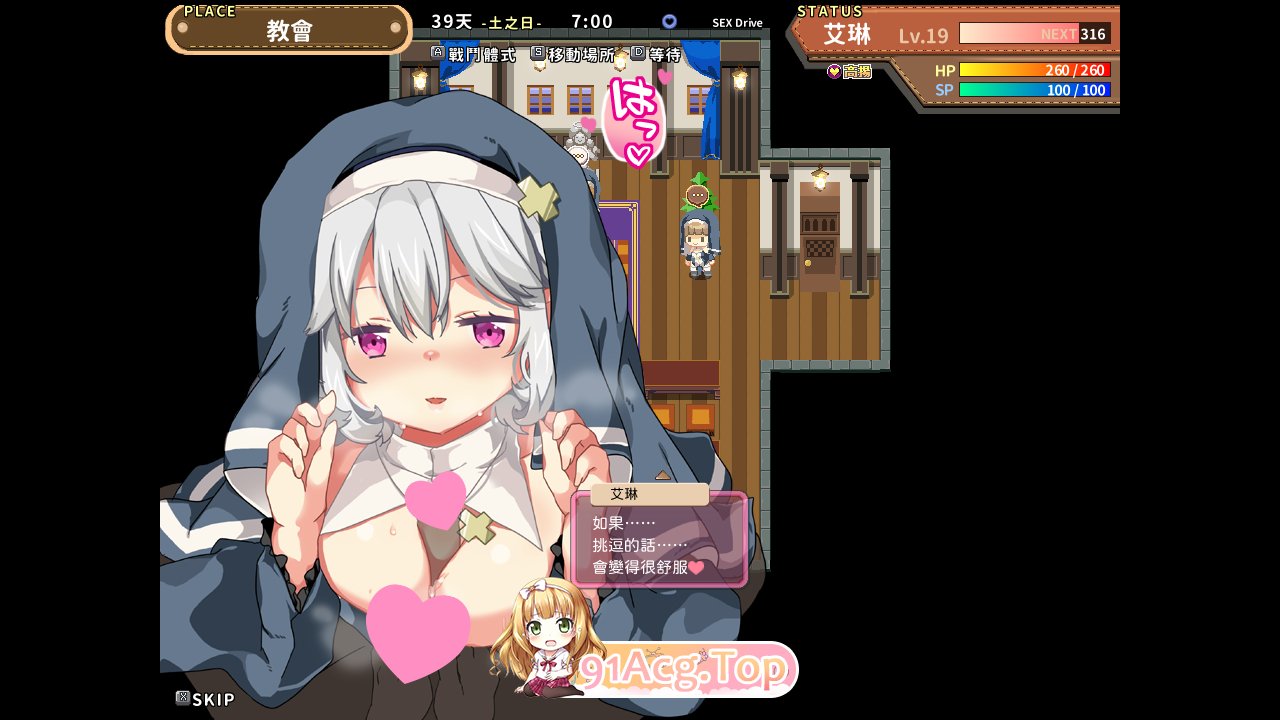
Task: Choose the 戰鬥體式 command
Action: point(474,55)
